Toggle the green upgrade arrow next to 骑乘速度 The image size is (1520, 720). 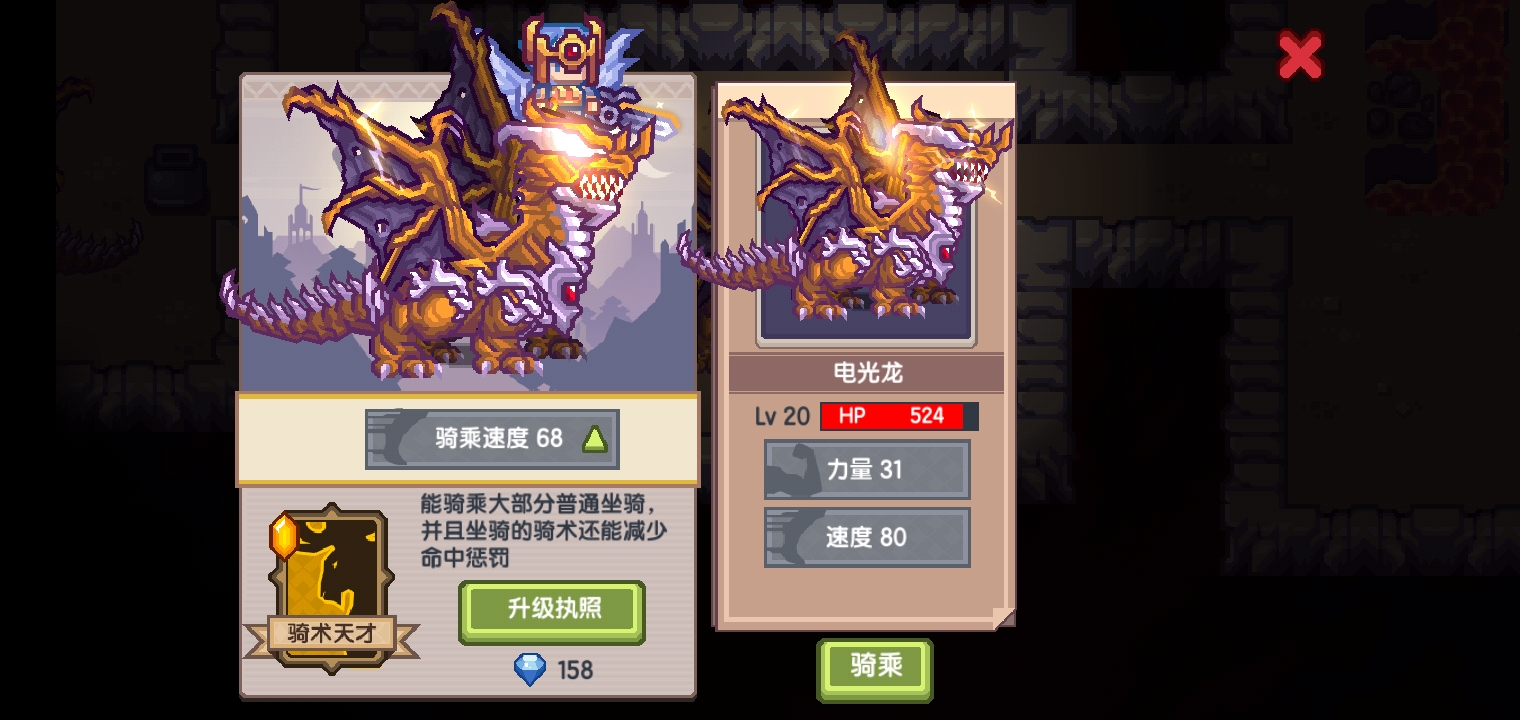pyautogui.click(x=596, y=437)
